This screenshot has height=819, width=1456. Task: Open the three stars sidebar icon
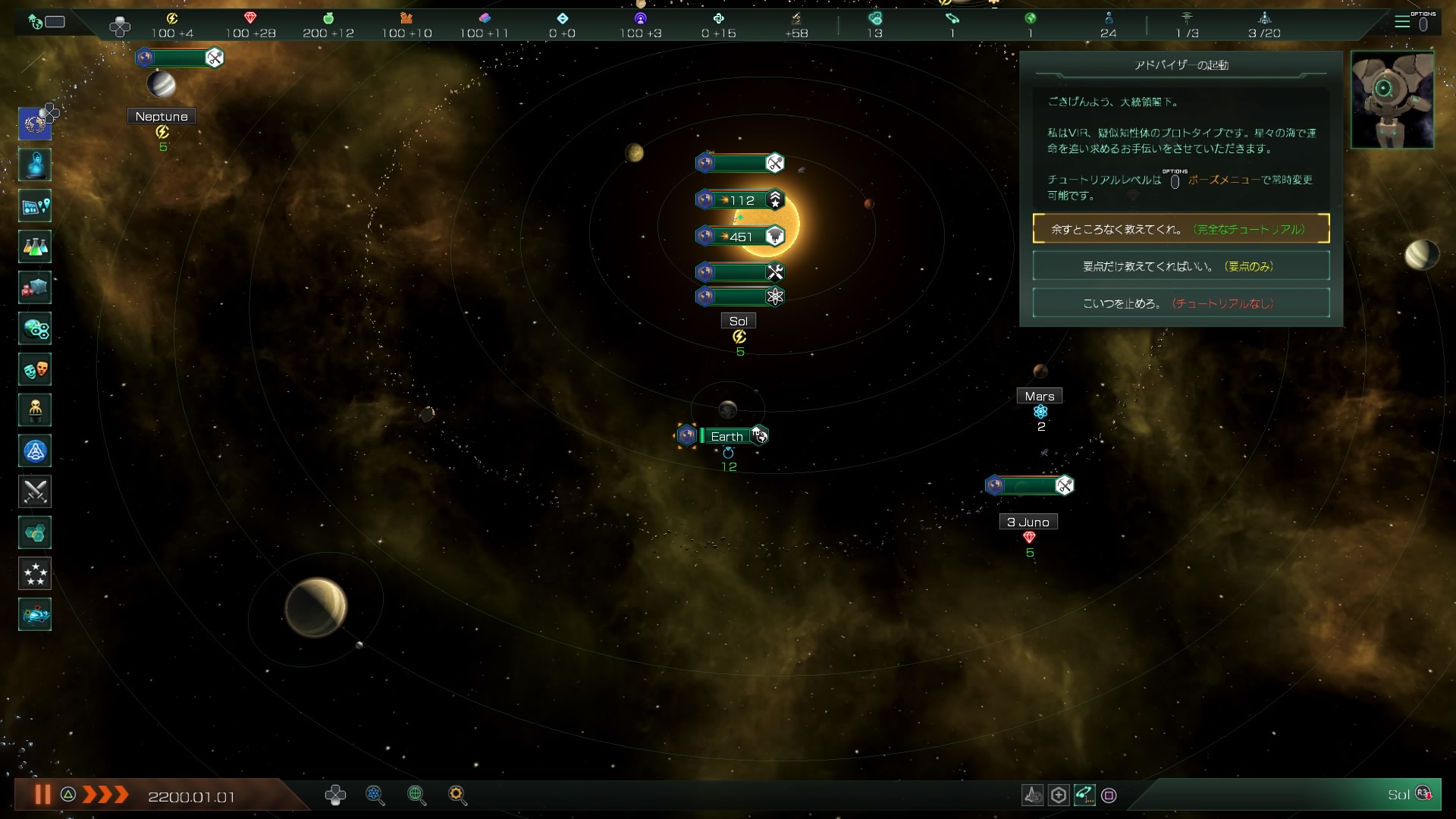click(35, 574)
